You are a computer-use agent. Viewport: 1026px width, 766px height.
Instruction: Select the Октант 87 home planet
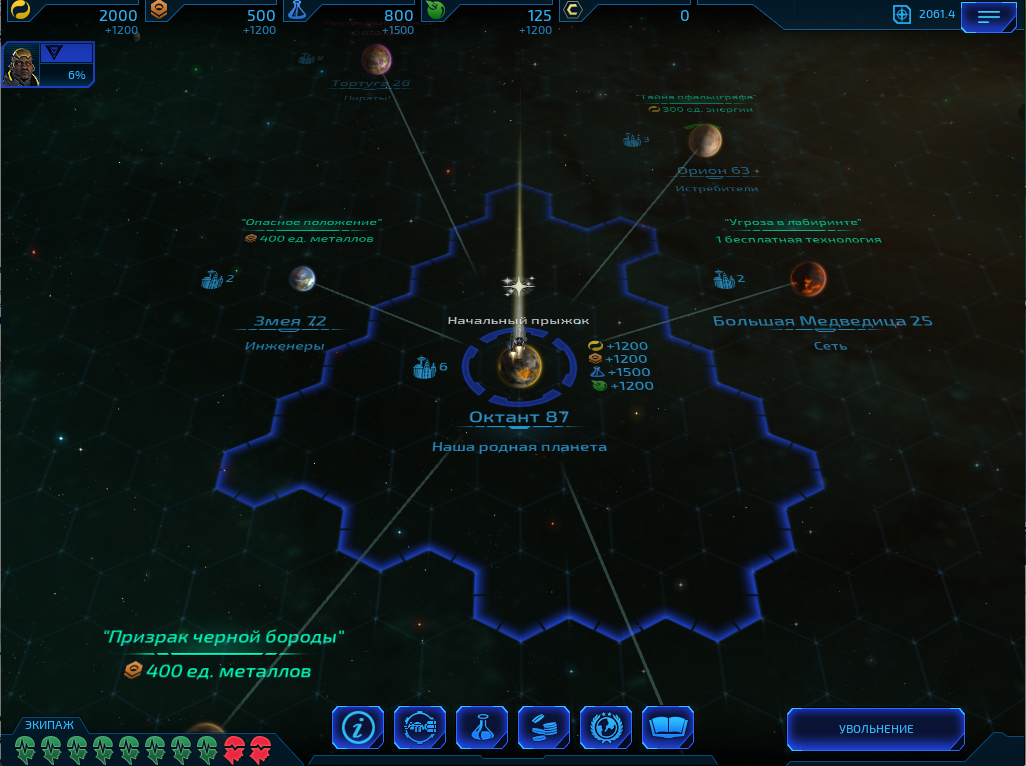click(520, 366)
